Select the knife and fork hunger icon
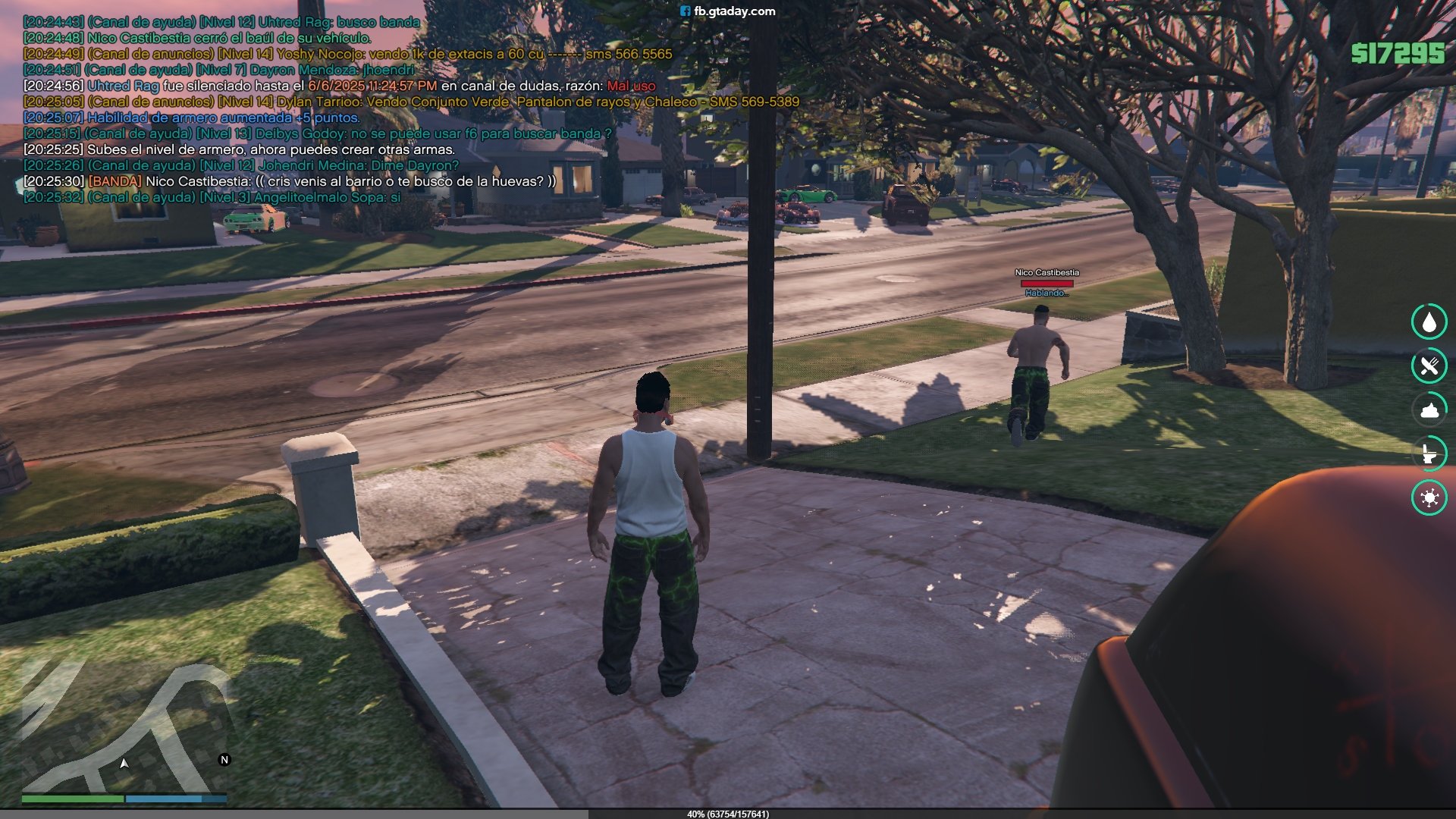 coord(1429,366)
